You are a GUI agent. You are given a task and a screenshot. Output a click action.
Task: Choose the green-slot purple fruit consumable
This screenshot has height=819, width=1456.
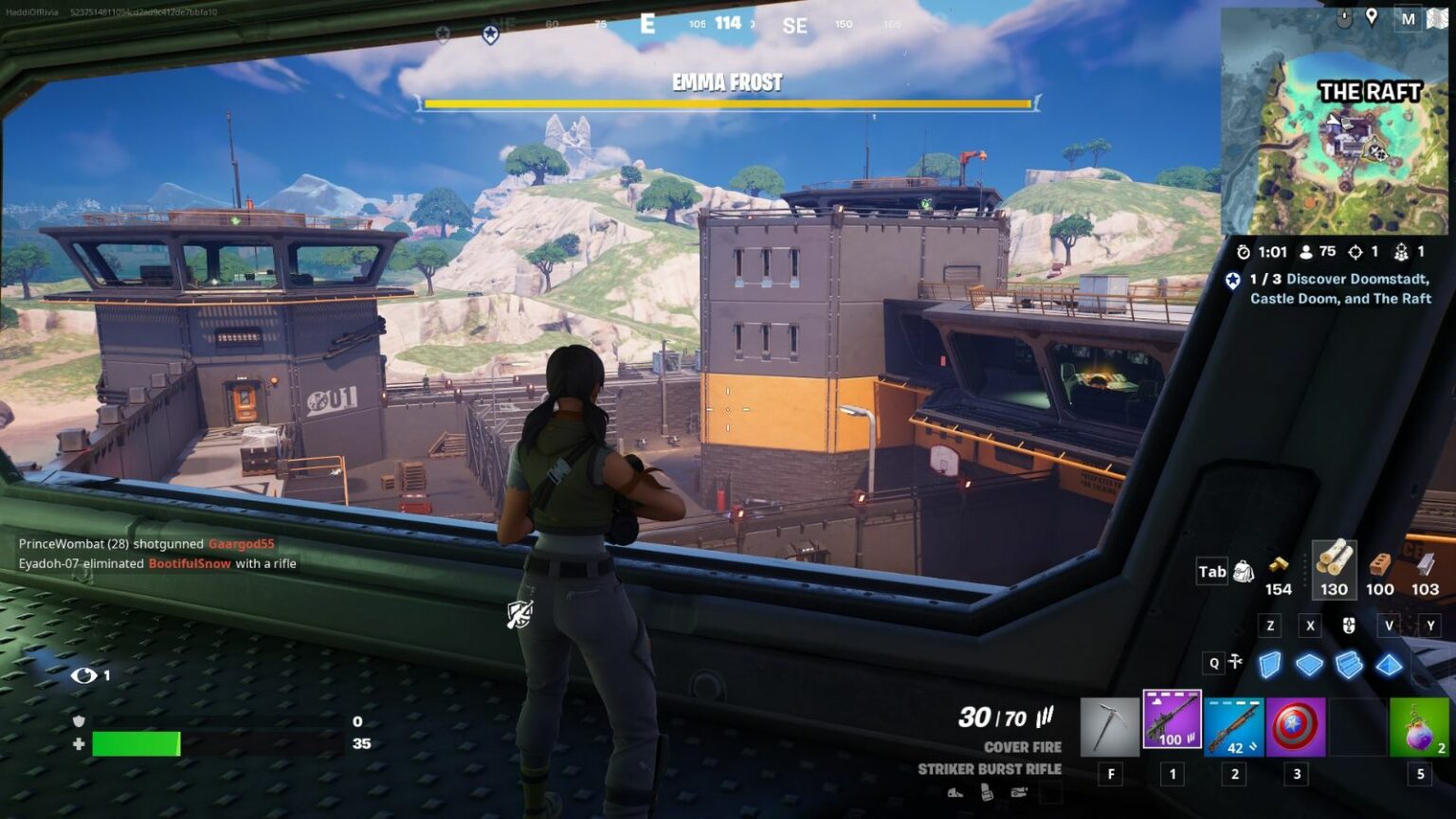point(1419,727)
